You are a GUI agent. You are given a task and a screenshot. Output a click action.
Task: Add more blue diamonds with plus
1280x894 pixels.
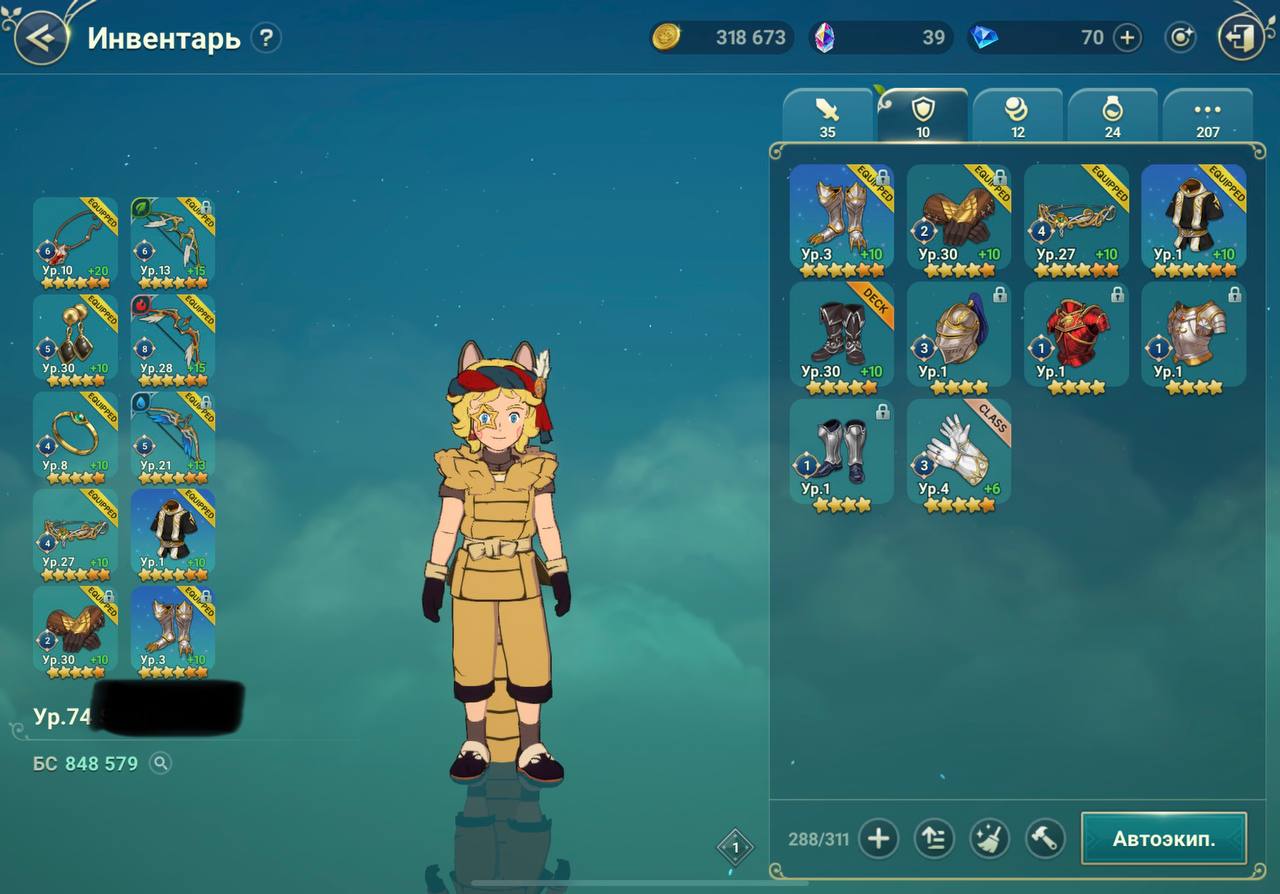[1127, 38]
